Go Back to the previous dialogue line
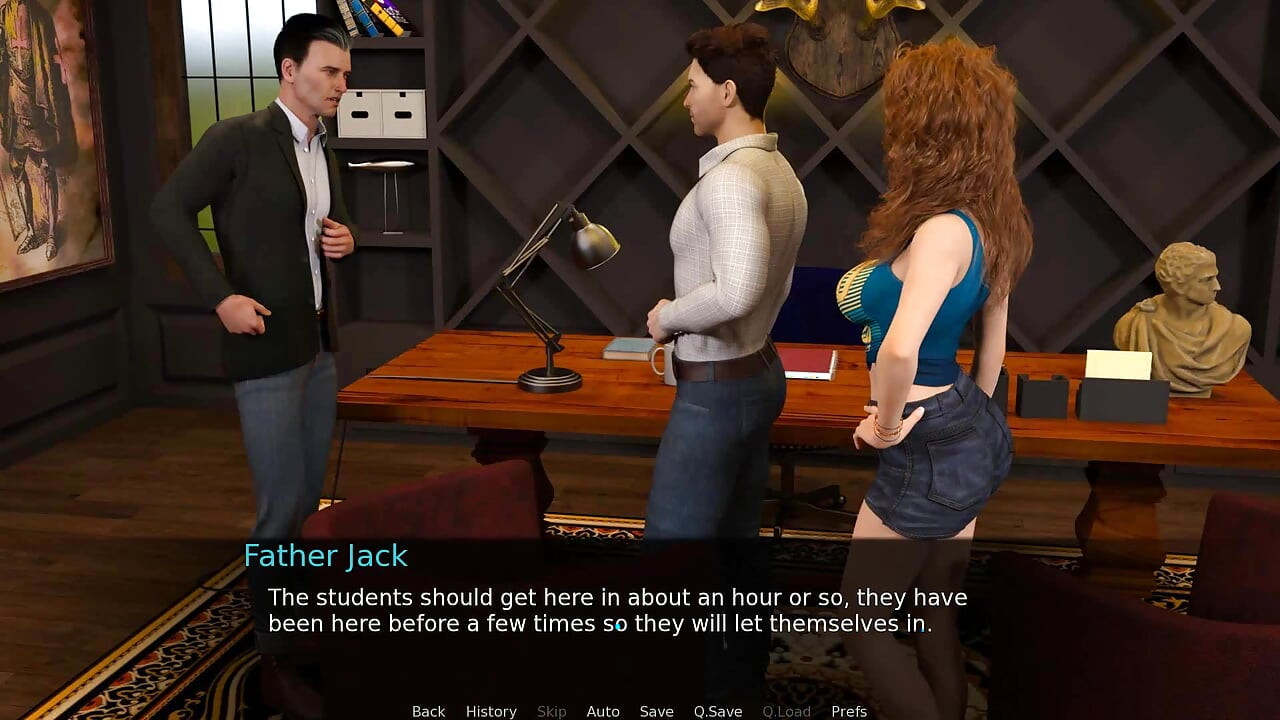This screenshot has height=720, width=1280. click(428, 711)
